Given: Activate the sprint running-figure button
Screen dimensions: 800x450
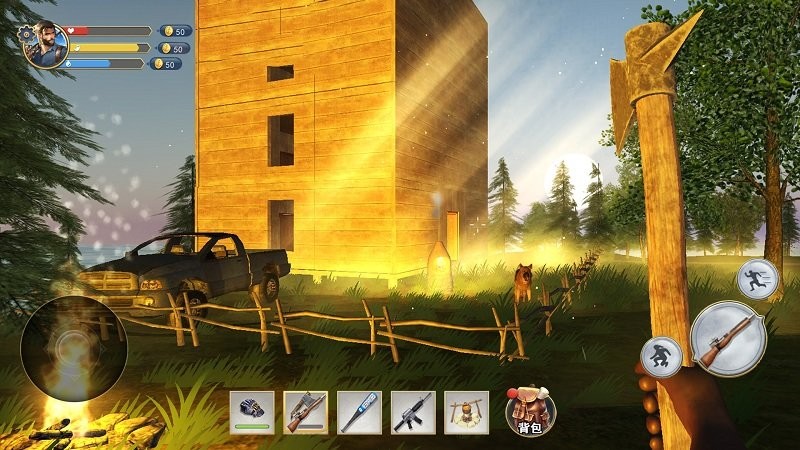Looking at the screenshot, I should click(758, 279).
